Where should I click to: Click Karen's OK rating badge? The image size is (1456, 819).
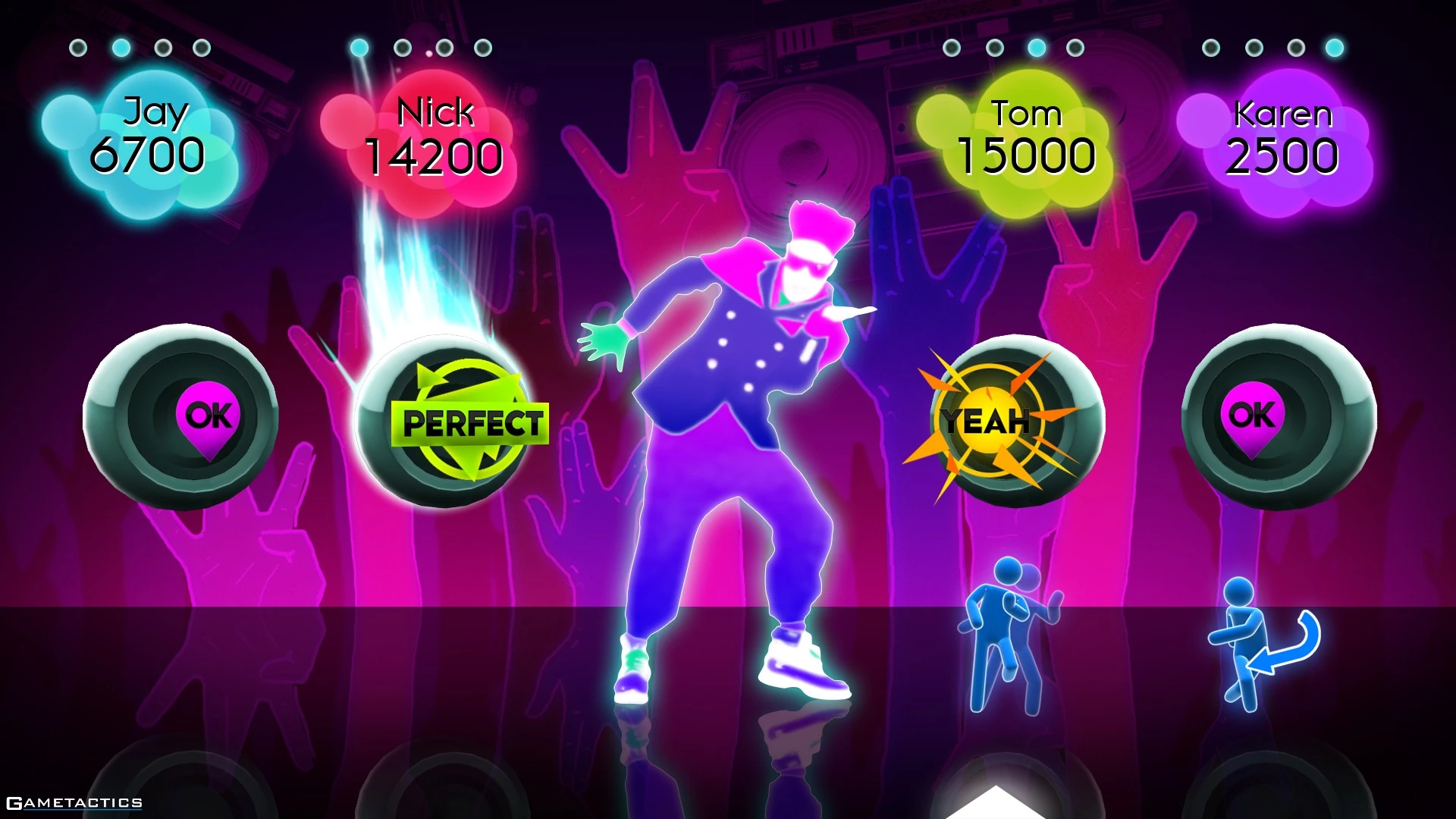1251,415
